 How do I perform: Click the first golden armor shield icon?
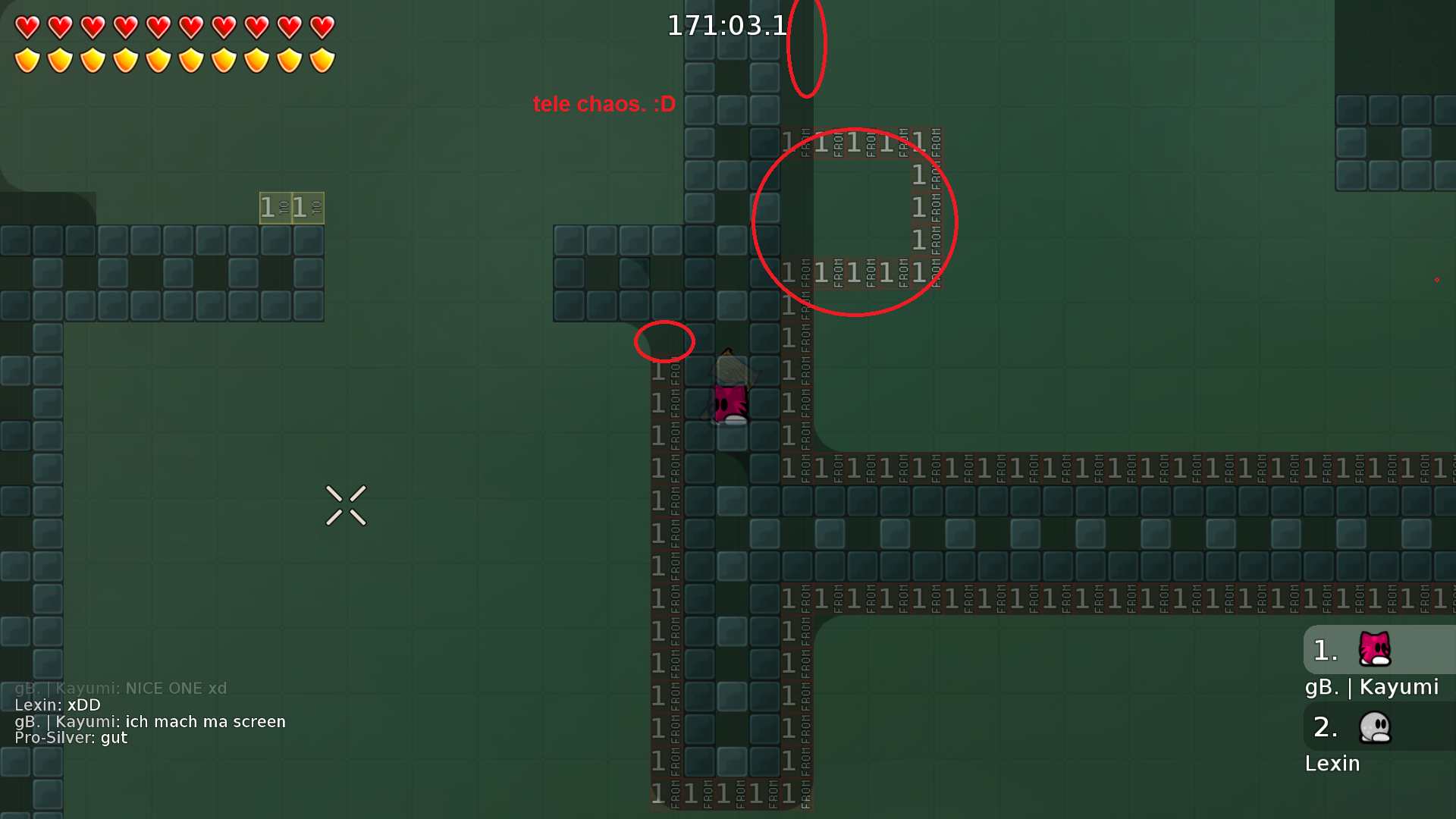(27, 59)
